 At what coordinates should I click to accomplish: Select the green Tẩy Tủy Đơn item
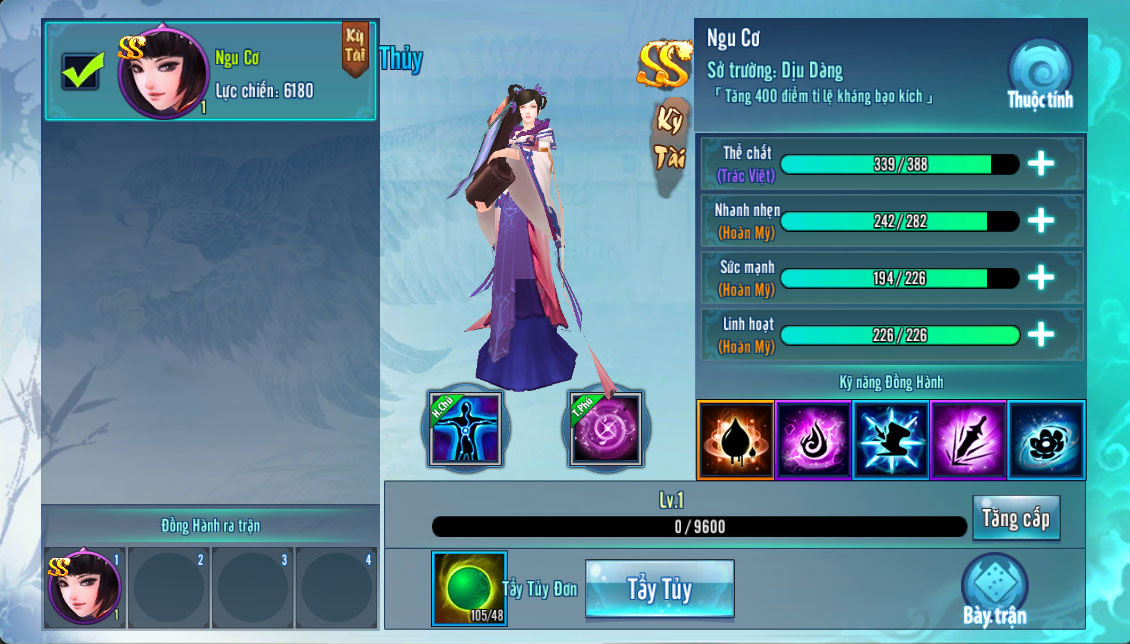(465, 585)
